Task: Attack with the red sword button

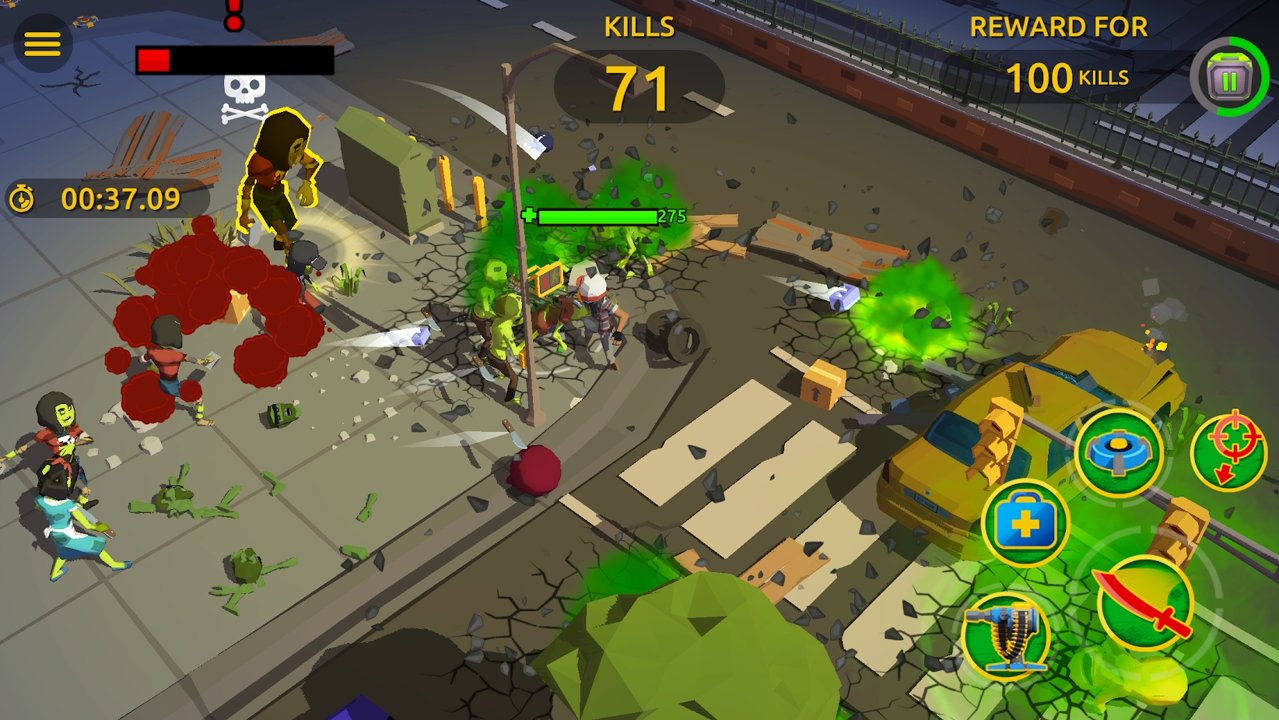Action: tap(1145, 602)
